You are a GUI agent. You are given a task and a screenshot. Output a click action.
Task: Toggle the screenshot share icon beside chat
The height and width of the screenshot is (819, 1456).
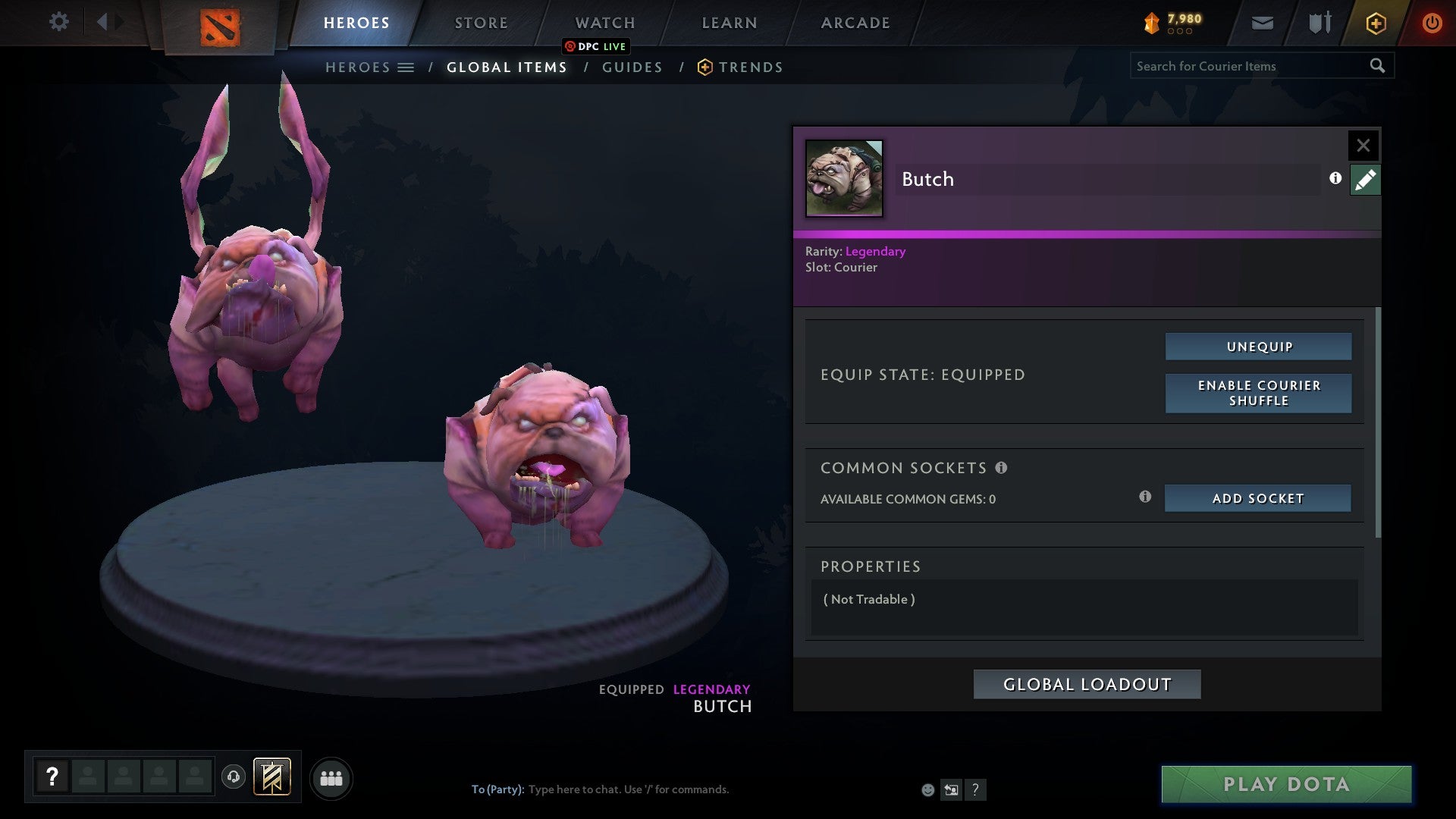point(951,789)
